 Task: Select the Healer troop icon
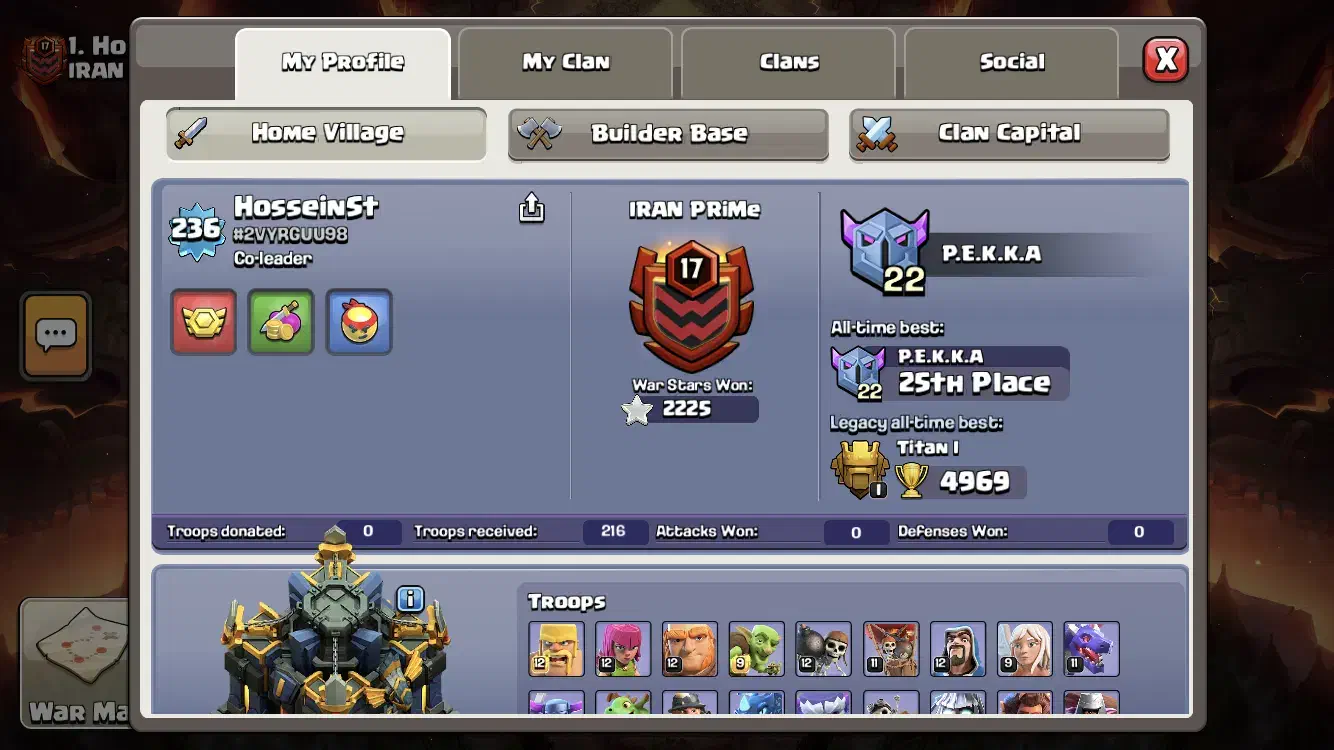pyautogui.click(x=1024, y=649)
